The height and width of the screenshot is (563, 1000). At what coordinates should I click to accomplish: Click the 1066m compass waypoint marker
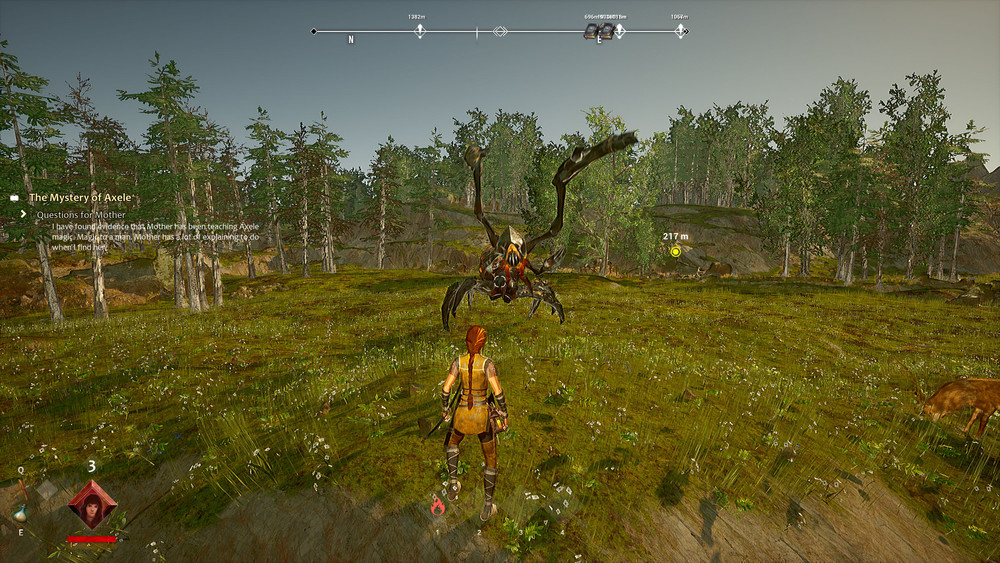coord(681,32)
